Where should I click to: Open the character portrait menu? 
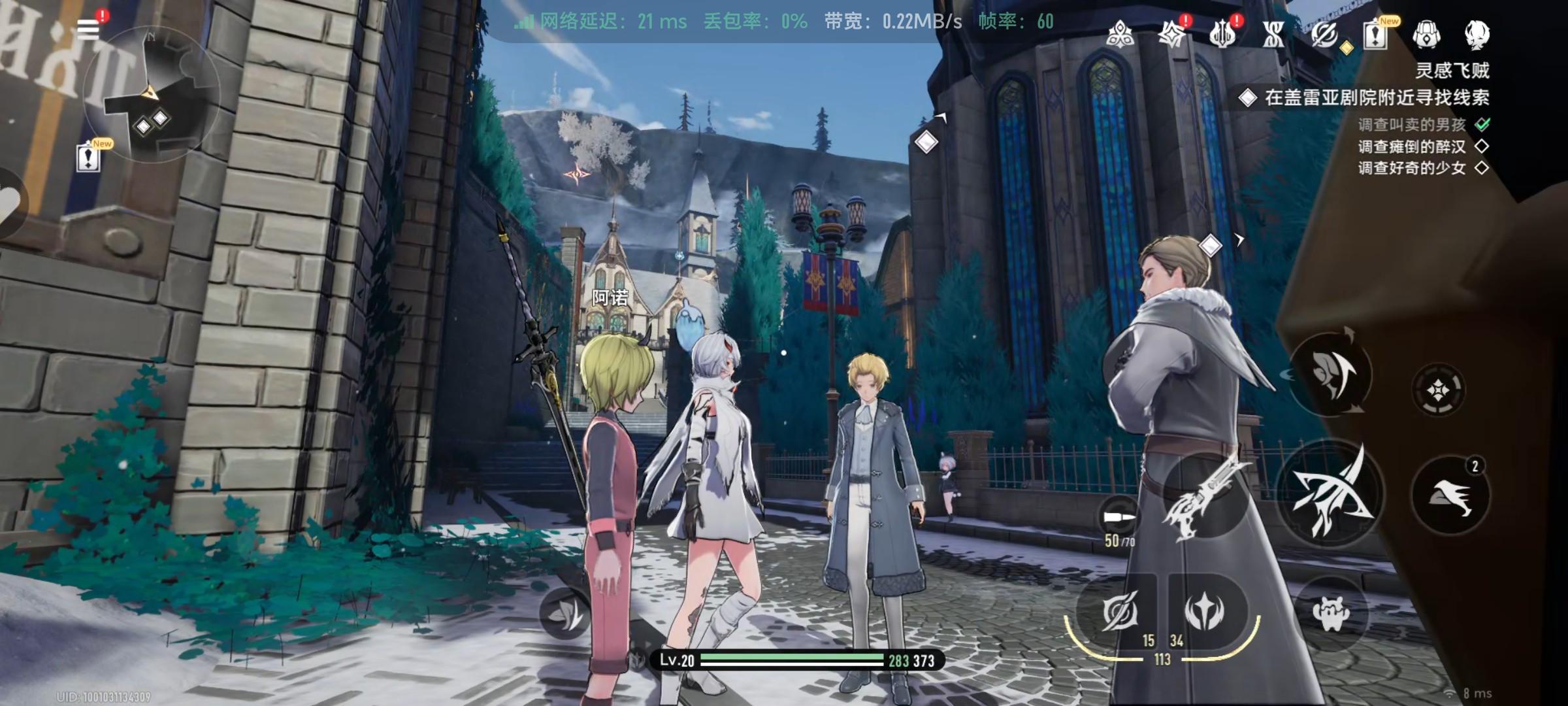coord(1477,34)
